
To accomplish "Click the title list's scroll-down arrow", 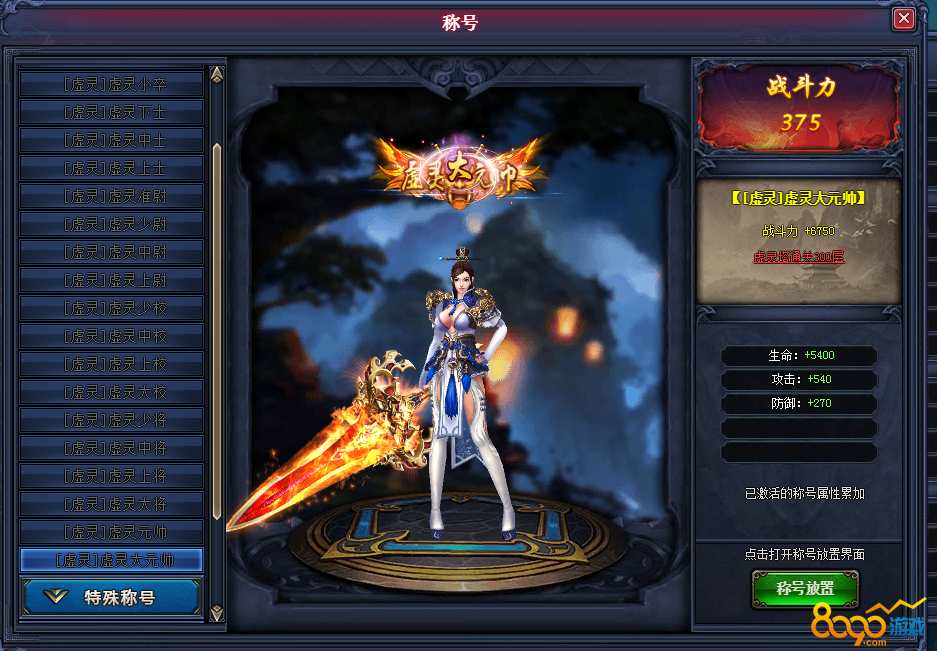I will (x=216, y=612).
